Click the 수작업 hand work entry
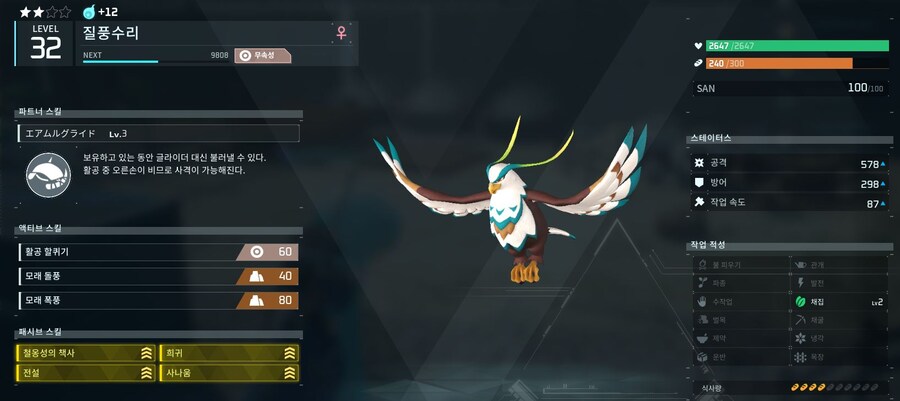 [738, 301]
